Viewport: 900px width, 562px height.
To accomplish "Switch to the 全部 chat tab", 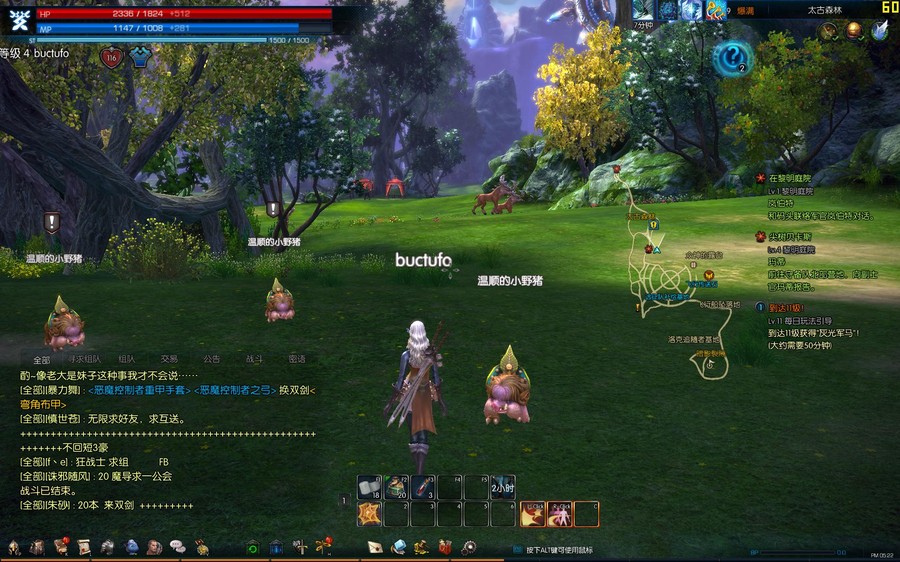I will [x=41, y=359].
